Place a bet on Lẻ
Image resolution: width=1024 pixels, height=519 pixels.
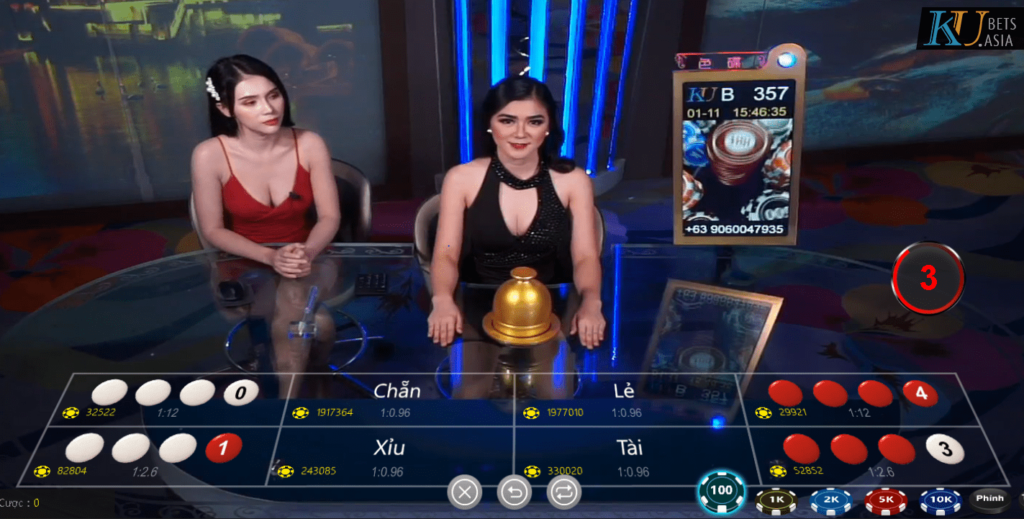pyautogui.click(x=623, y=399)
